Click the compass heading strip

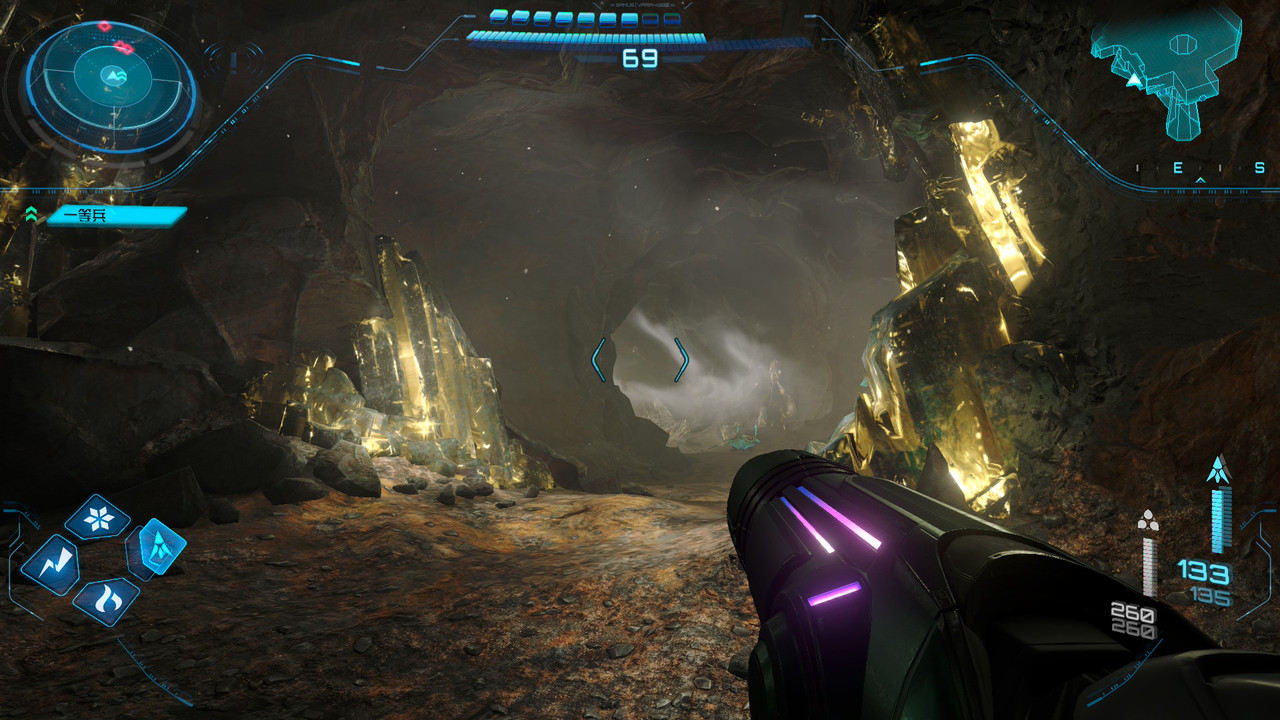coord(1200,169)
